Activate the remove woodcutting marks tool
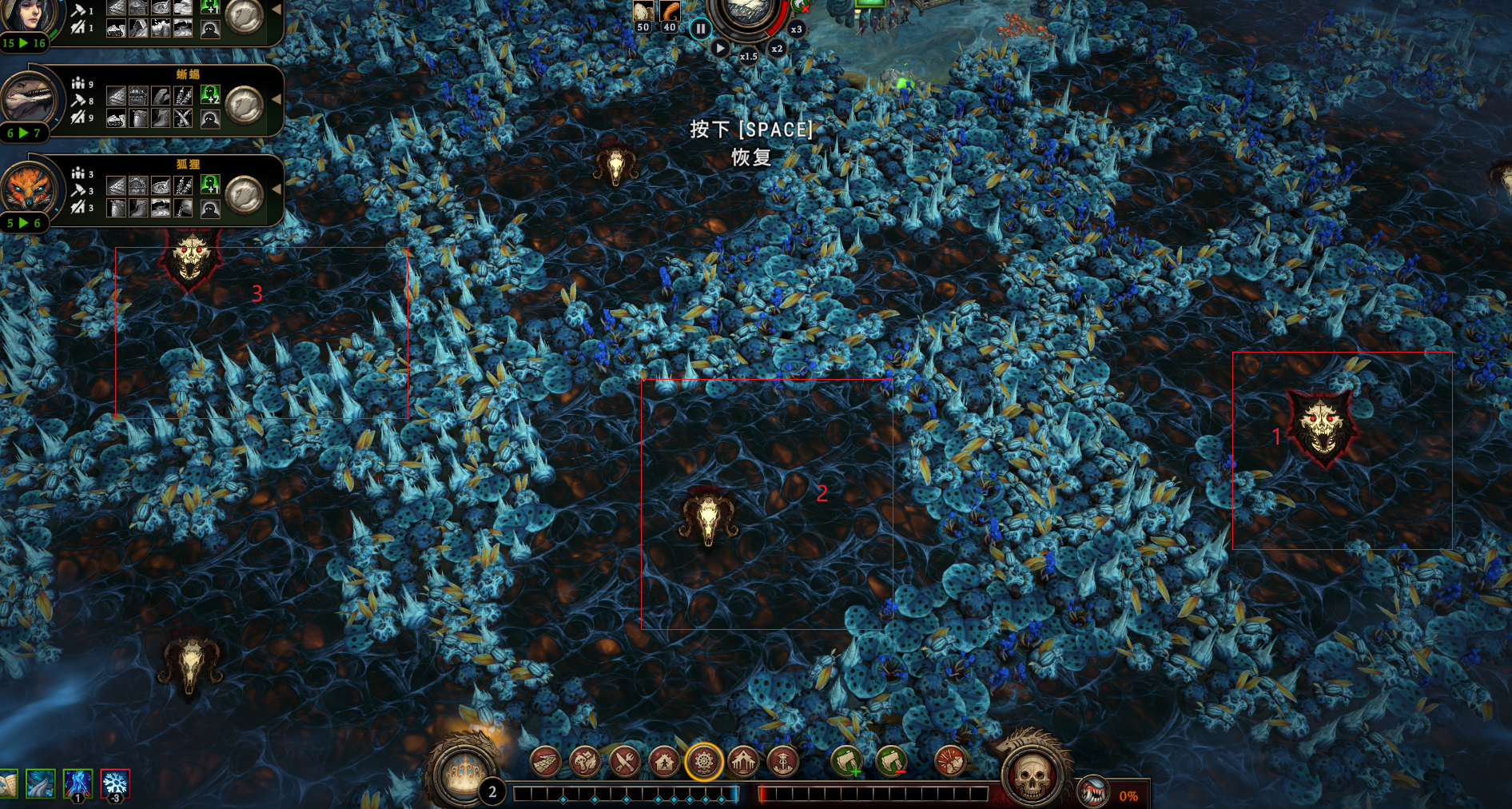 891,762
